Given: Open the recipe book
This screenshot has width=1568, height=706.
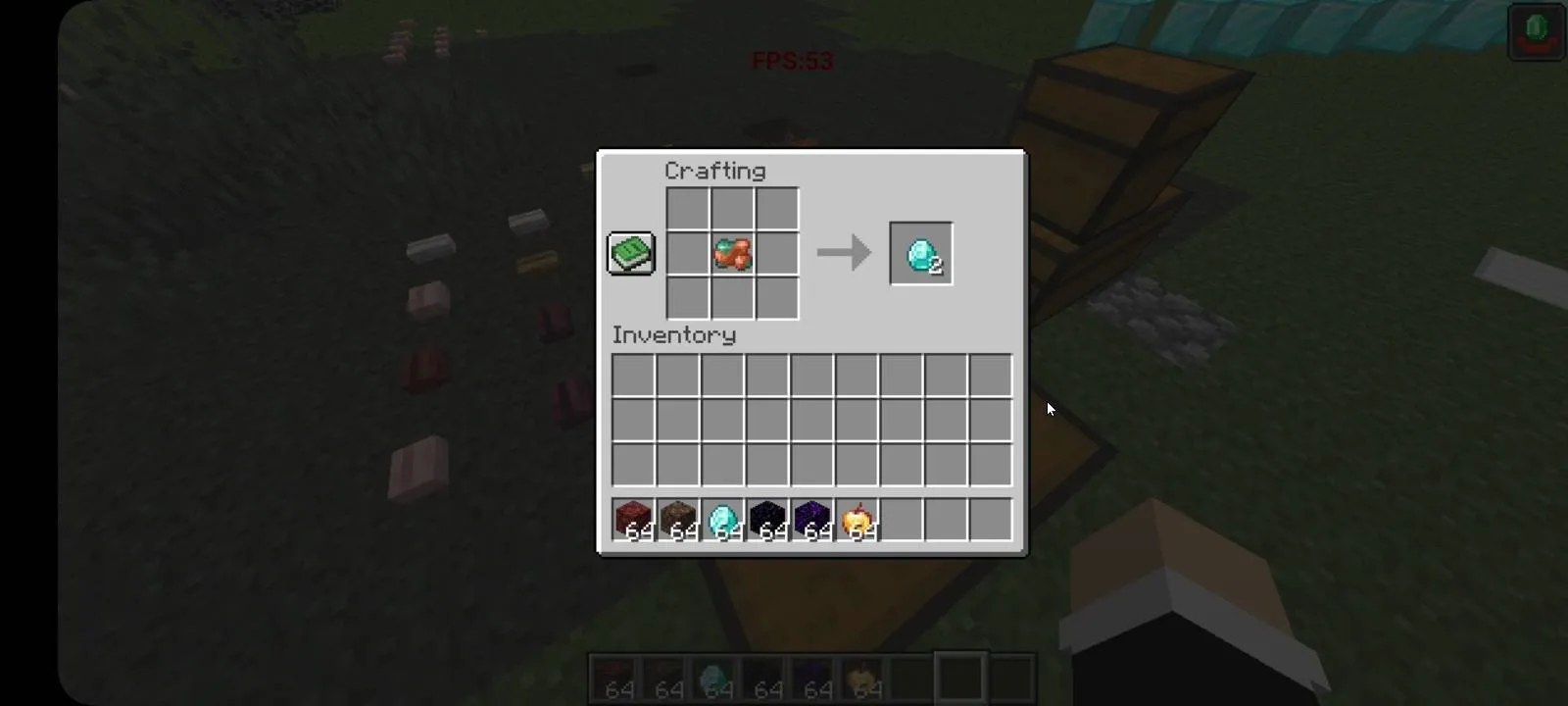Looking at the screenshot, I should click(x=630, y=252).
